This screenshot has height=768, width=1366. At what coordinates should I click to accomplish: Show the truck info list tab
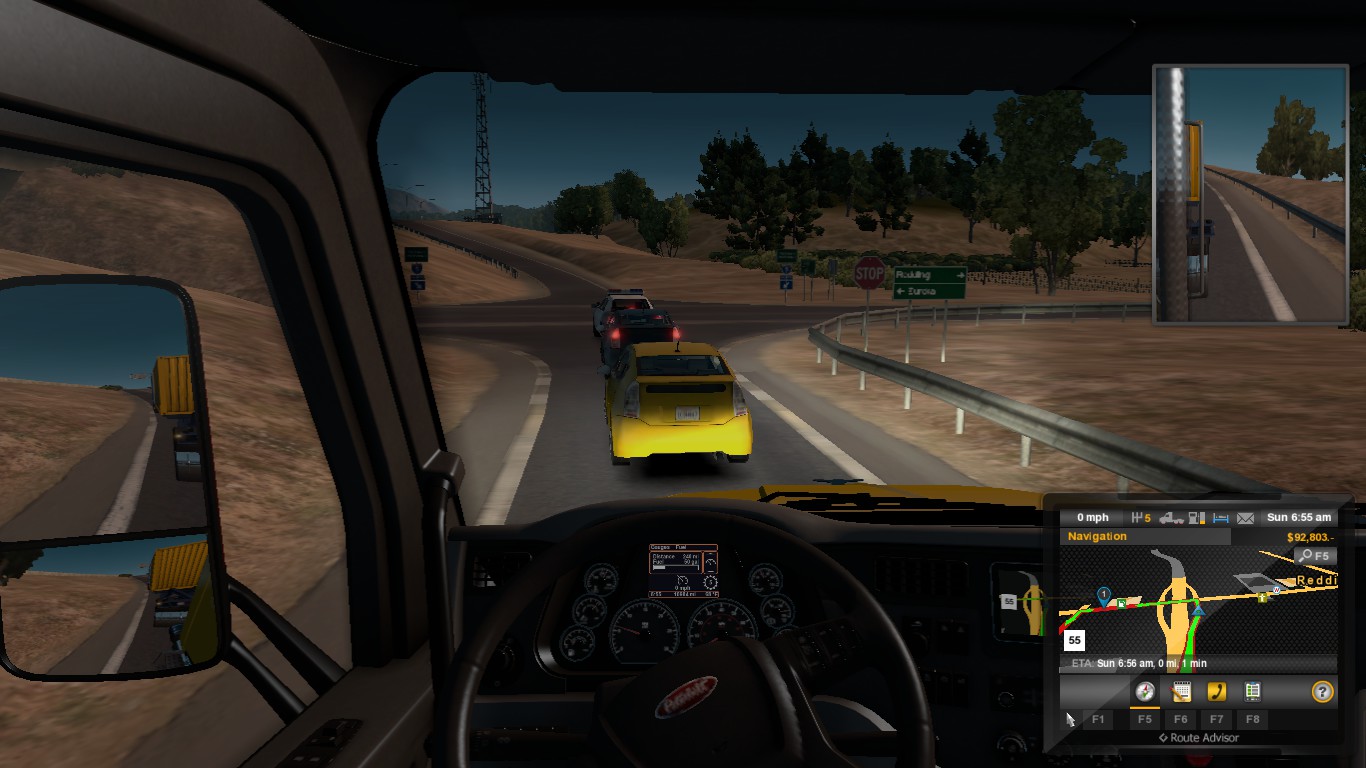coord(1251,691)
